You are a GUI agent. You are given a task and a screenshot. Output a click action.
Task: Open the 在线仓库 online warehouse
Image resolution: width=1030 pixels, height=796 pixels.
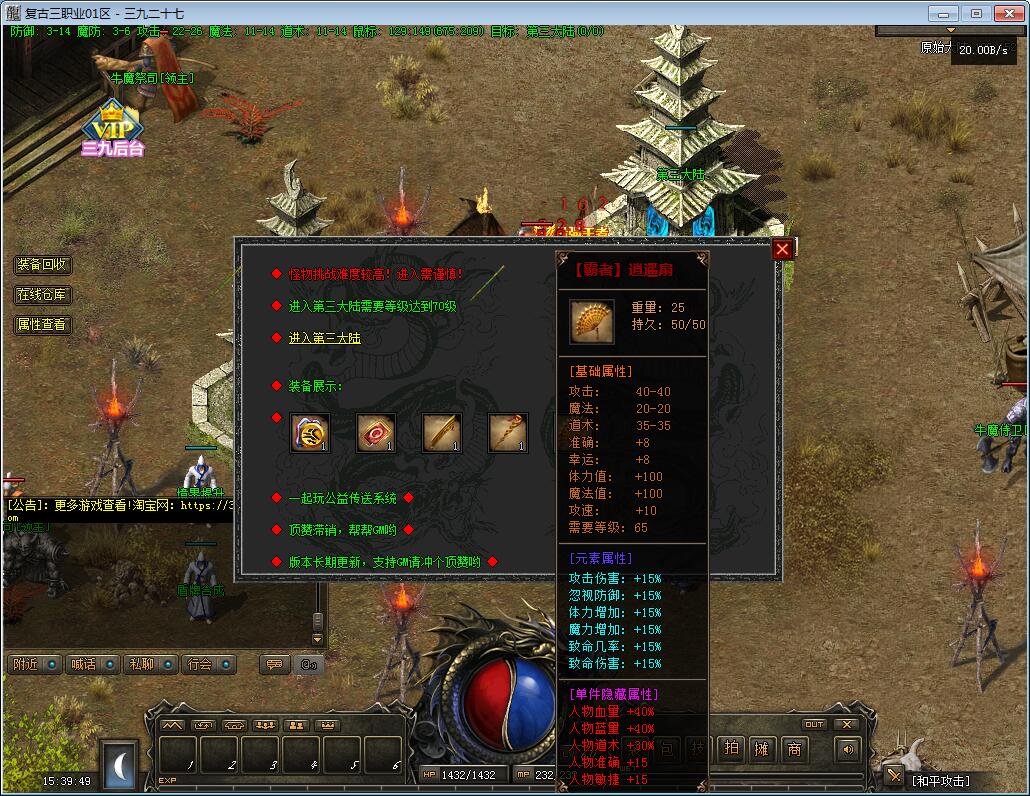[x=42, y=295]
